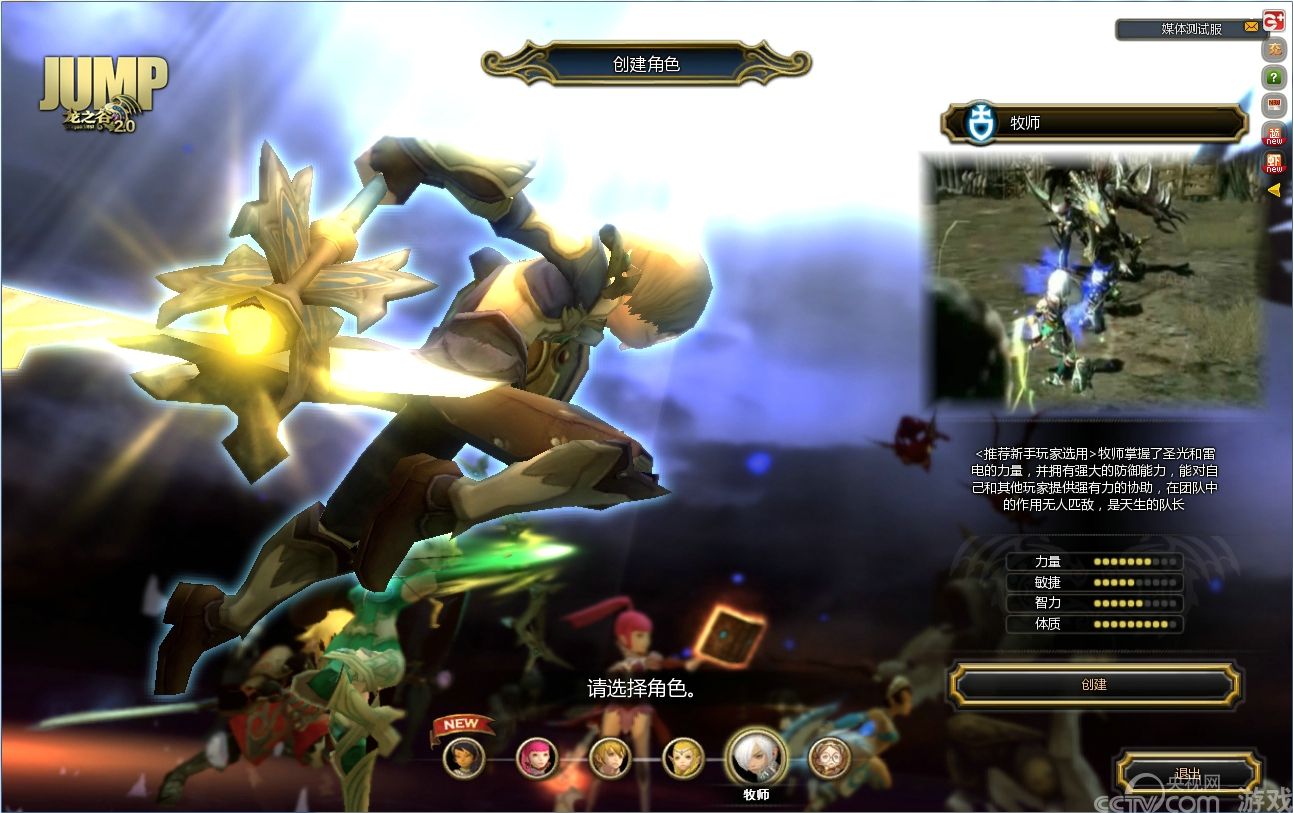This screenshot has height=813, width=1293.
Task: Choose the white-haired 牧师 portrait
Action: (x=756, y=757)
